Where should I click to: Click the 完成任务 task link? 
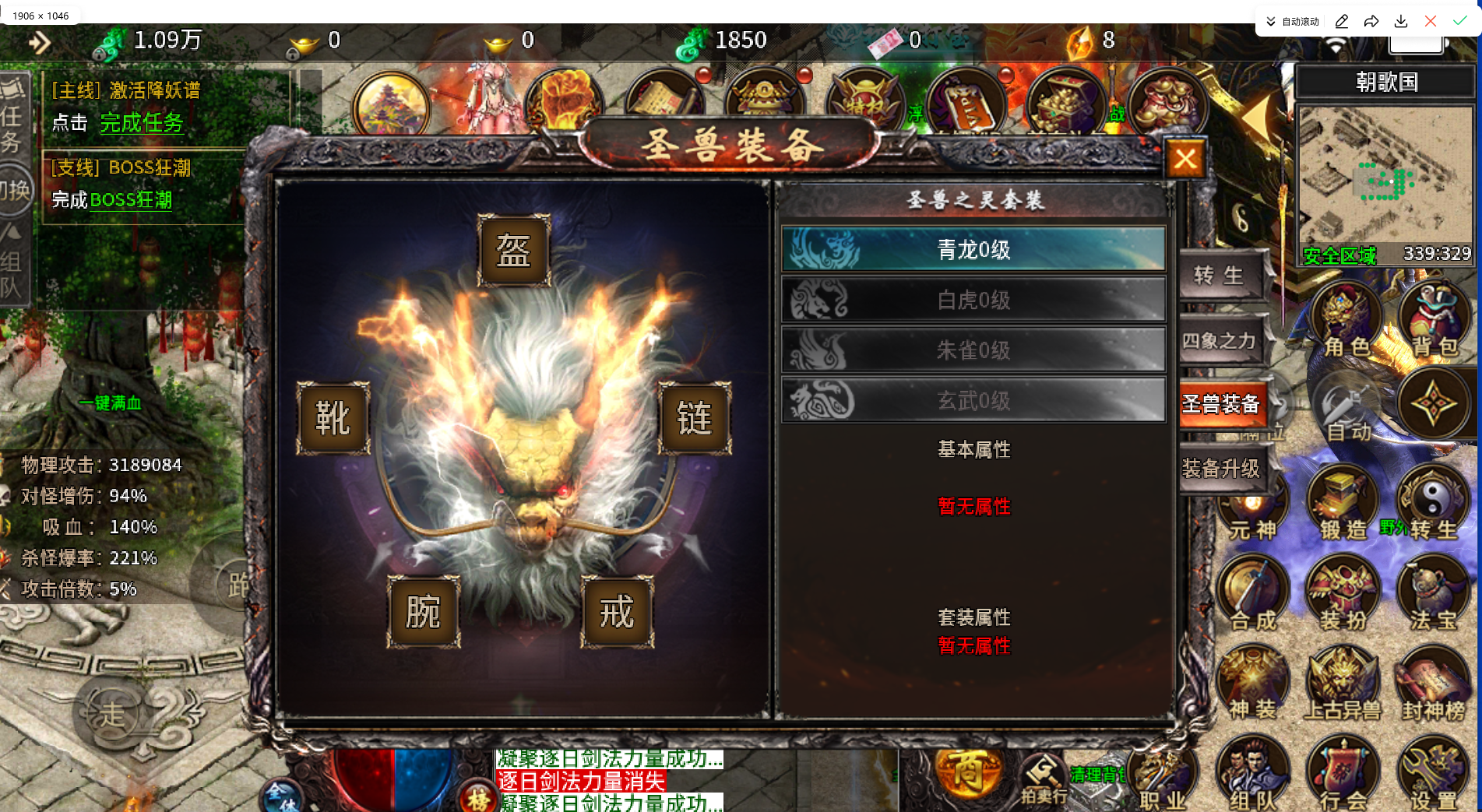(142, 123)
